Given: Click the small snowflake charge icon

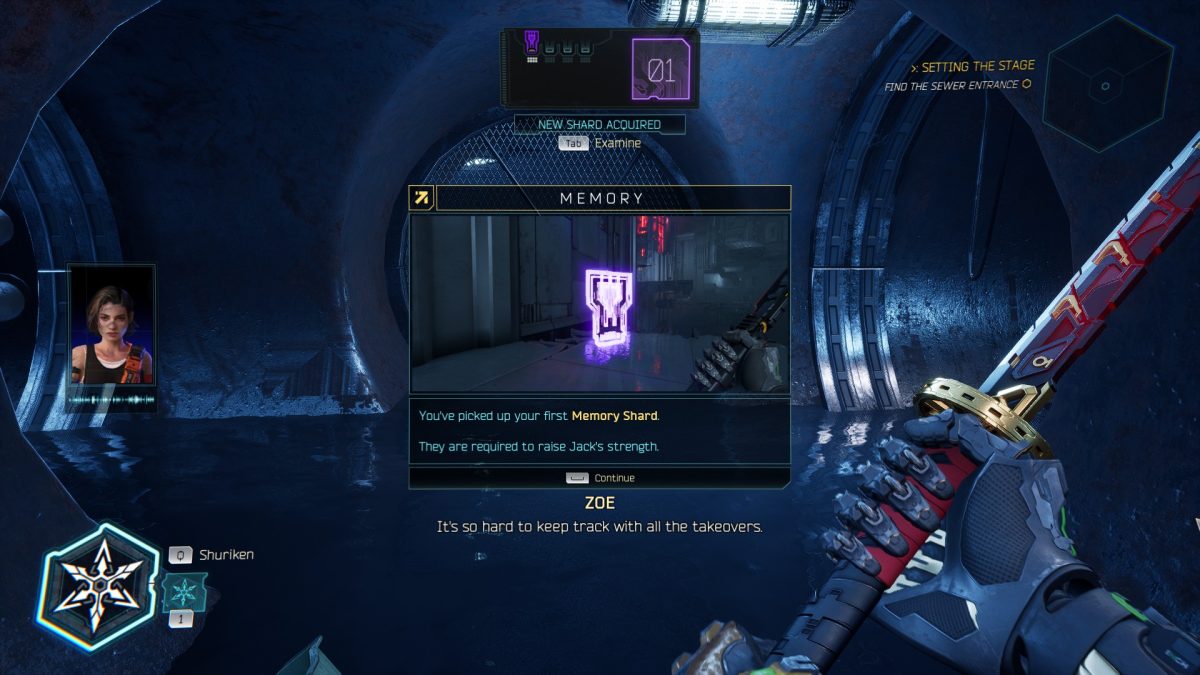Looking at the screenshot, I should 185,592.
